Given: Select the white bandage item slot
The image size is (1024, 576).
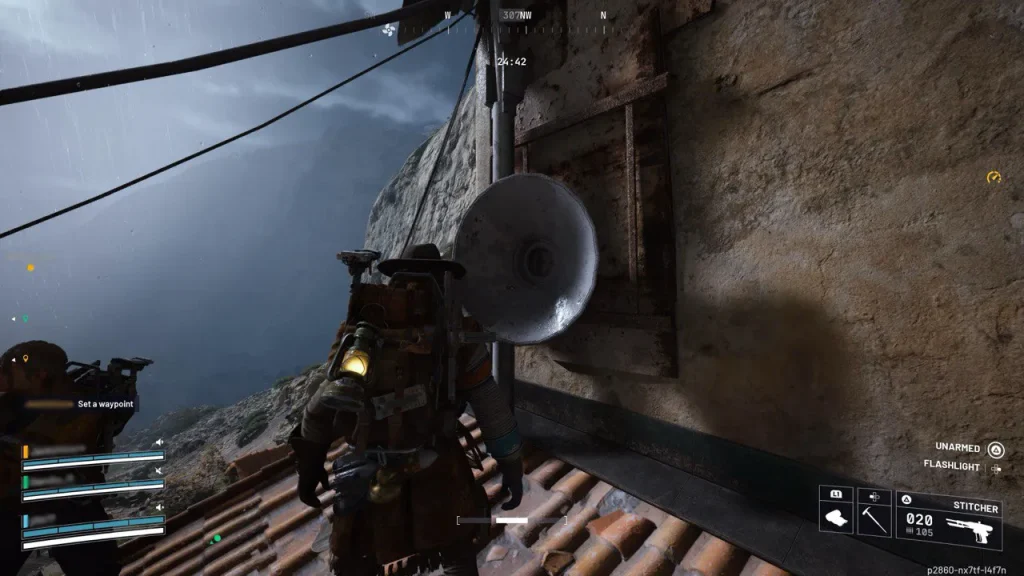Looking at the screenshot, I should (x=835, y=512).
